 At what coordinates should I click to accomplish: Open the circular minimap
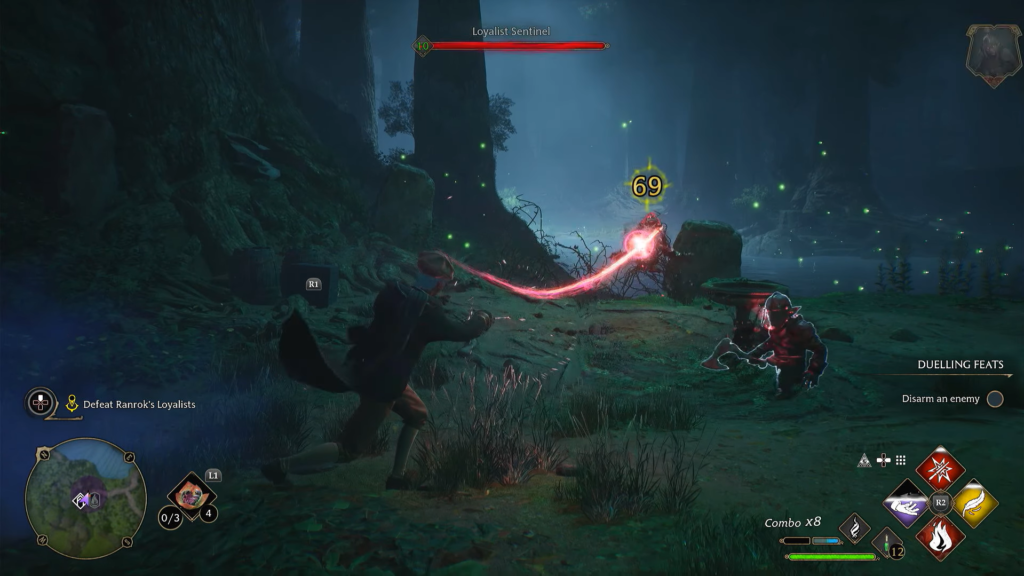click(x=85, y=497)
